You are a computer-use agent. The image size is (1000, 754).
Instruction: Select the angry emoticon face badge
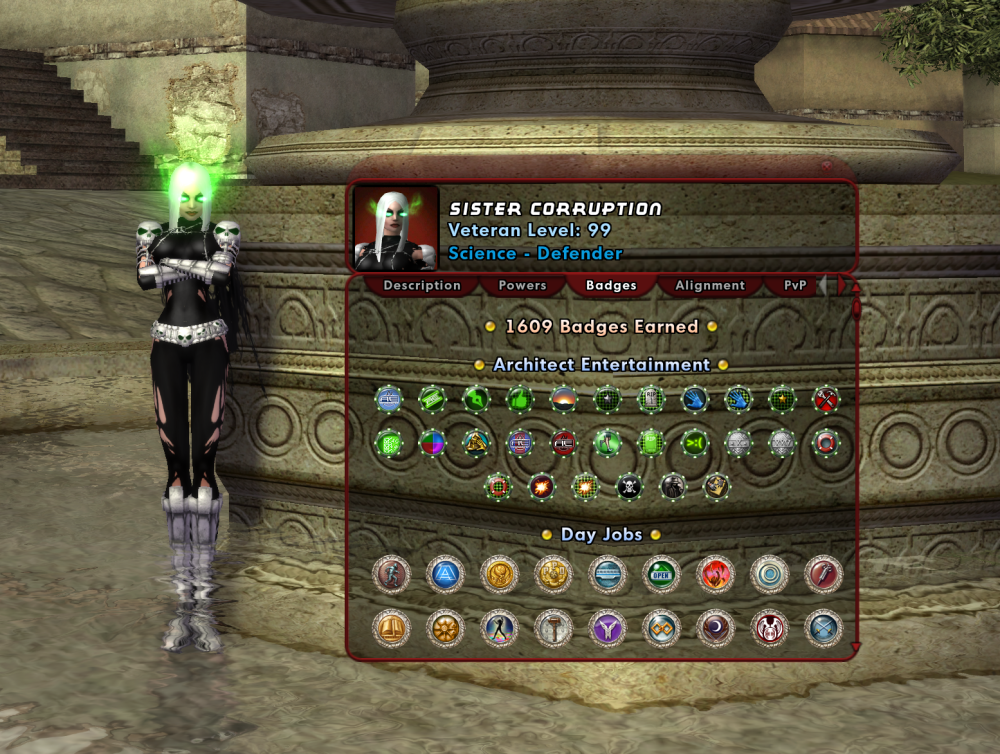(x=695, y=443)
